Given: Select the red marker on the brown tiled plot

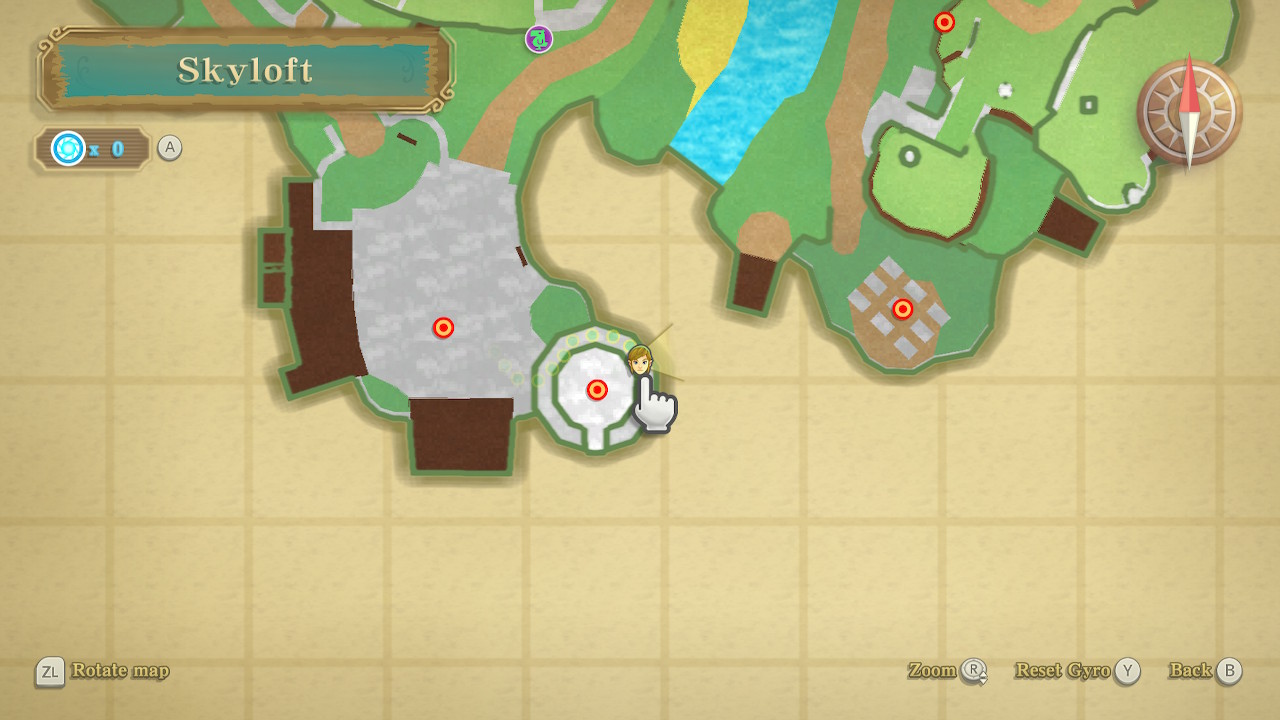Looking at the screenshot, I should pos(903,310).
